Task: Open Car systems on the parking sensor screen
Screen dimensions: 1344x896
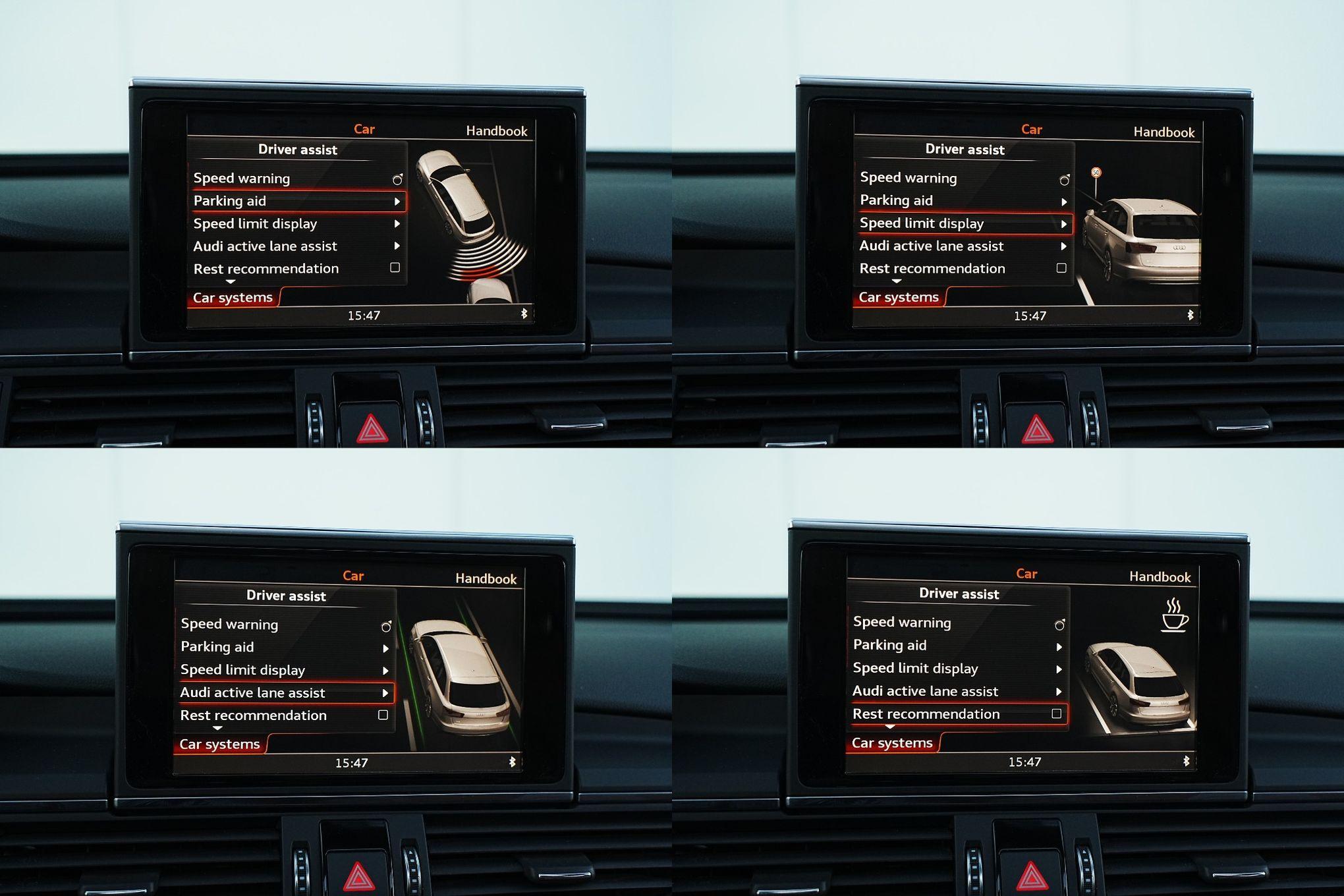Action: click(233, 298)
